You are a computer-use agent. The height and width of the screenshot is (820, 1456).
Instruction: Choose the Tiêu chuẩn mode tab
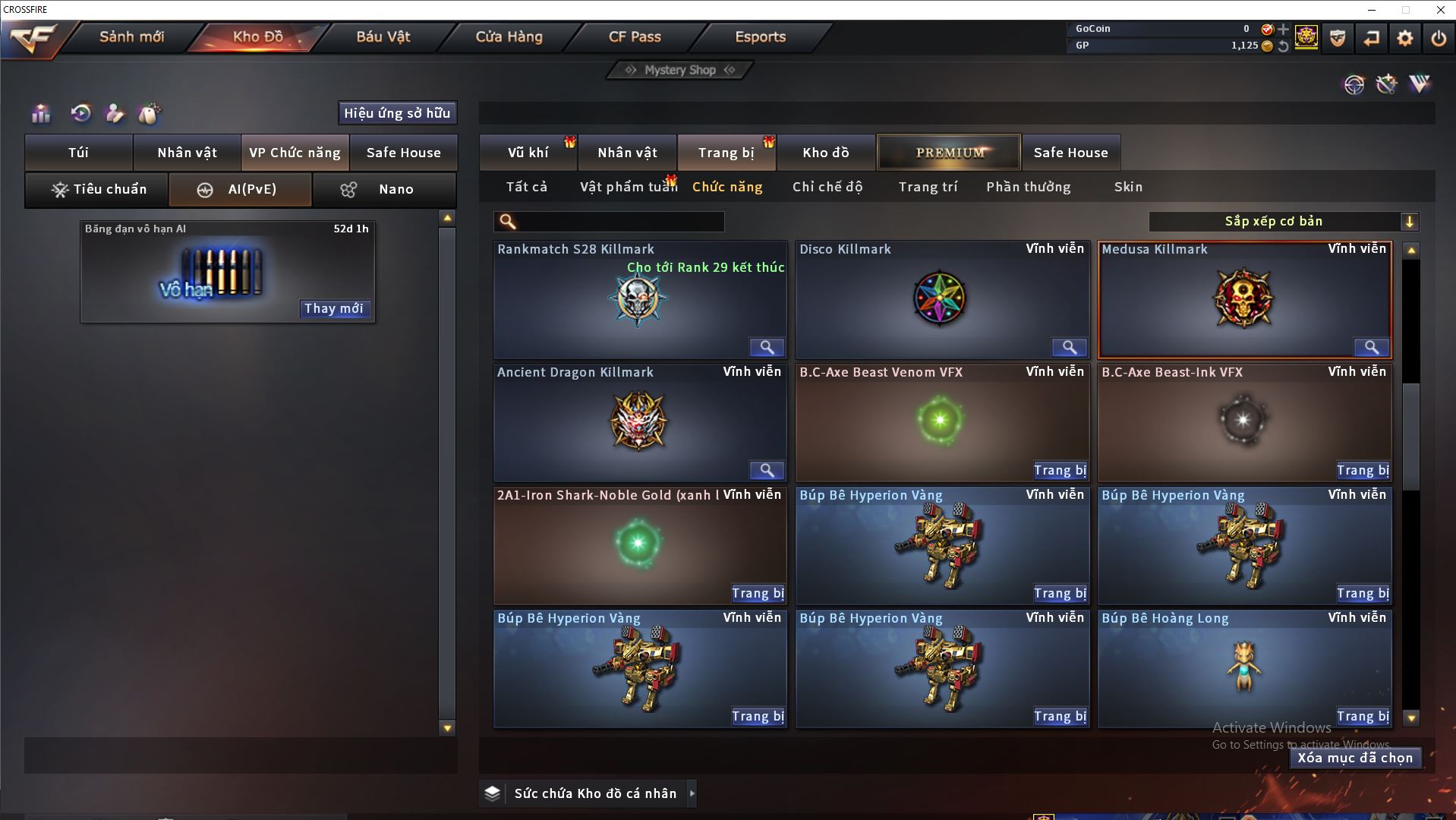[x=97, y=189]
